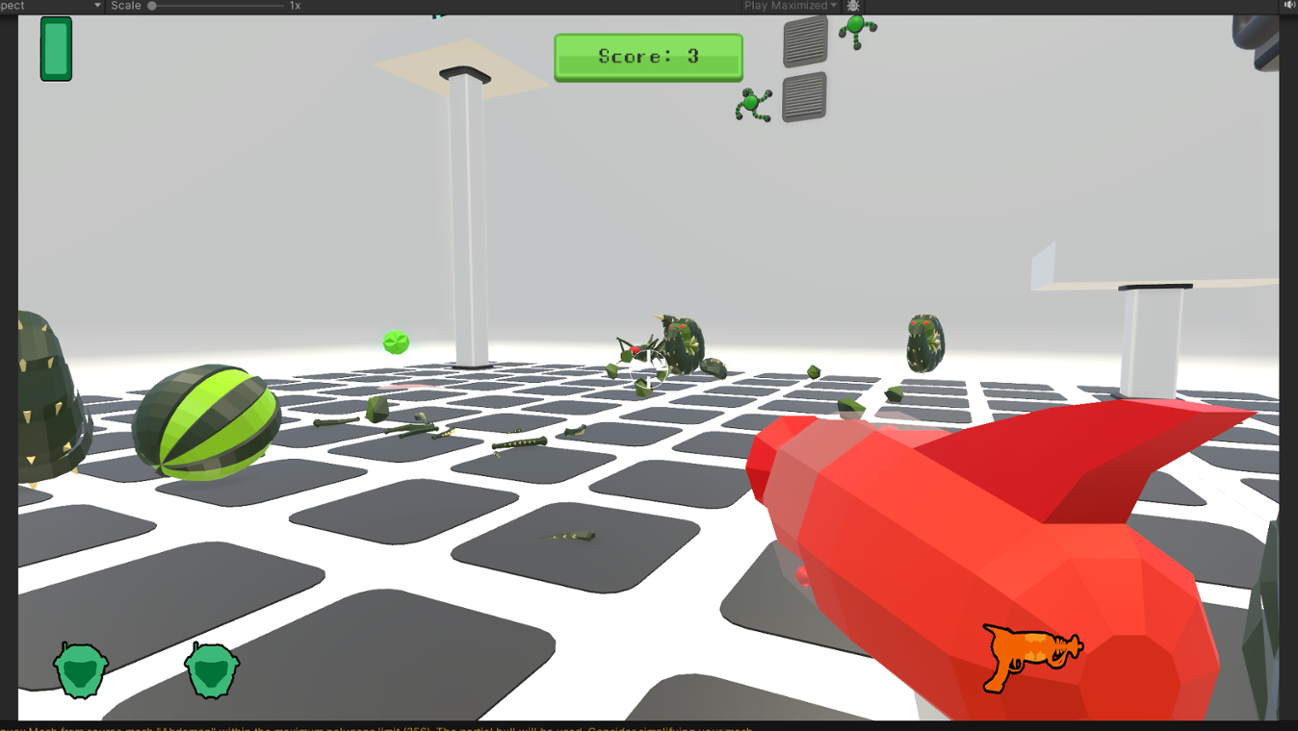Click the green alien beside the grey vents
This screenshot has width=1298, height=731.
[x=753, y=104]
